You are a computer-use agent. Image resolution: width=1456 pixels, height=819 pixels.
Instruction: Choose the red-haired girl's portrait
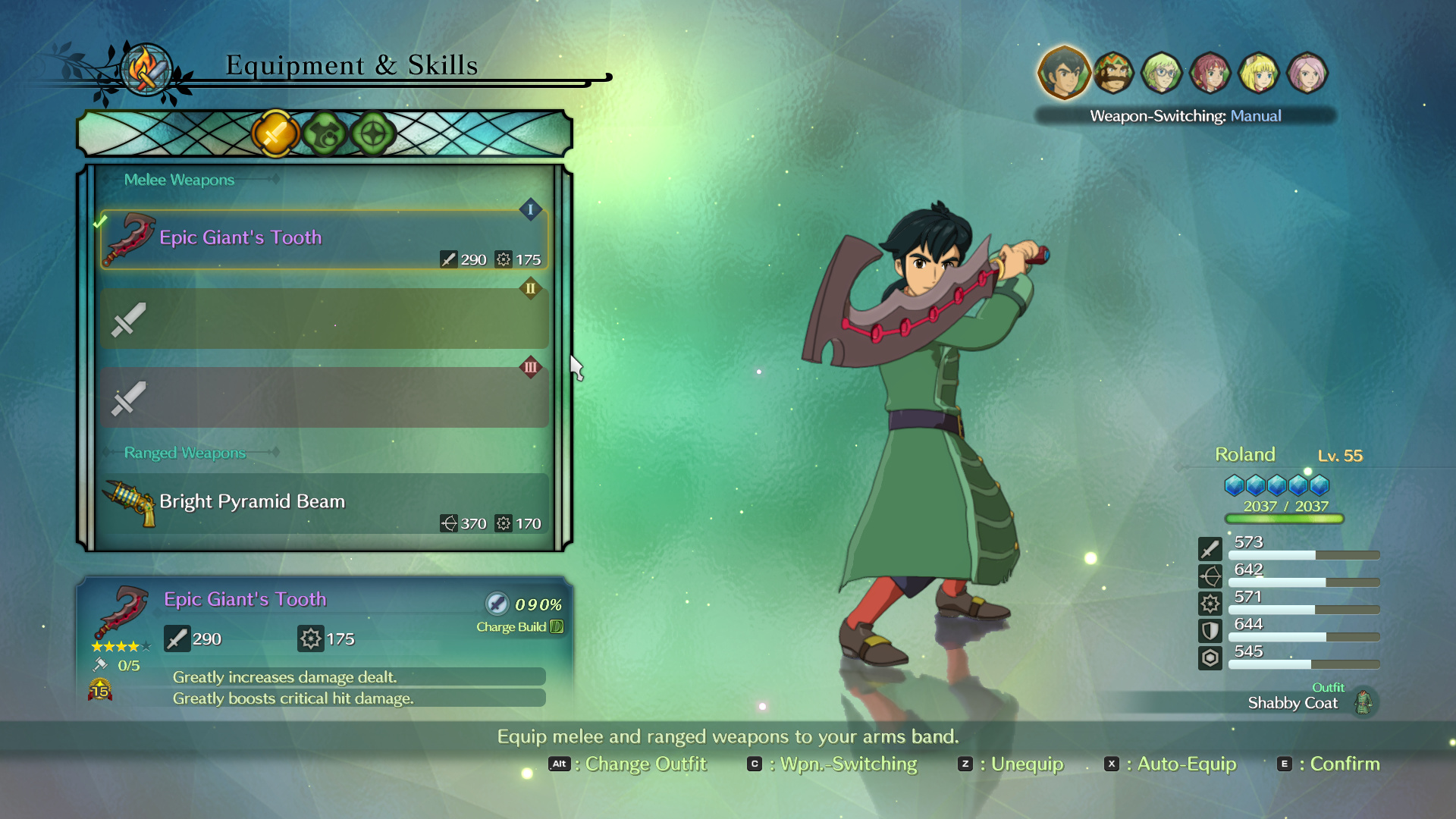click(1210, 73)
